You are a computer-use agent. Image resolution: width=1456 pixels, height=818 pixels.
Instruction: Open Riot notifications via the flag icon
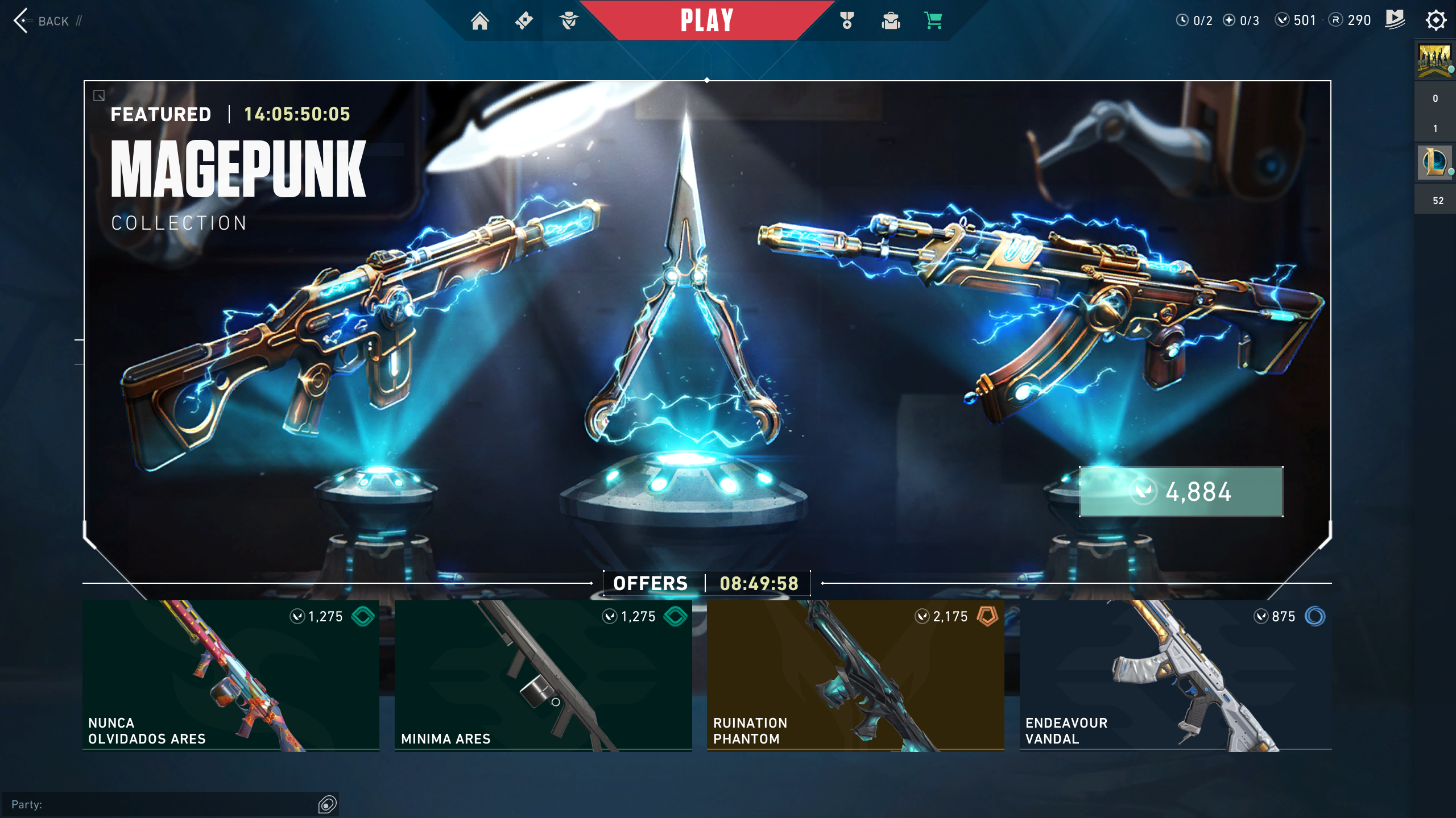(x=1394, y=20)
